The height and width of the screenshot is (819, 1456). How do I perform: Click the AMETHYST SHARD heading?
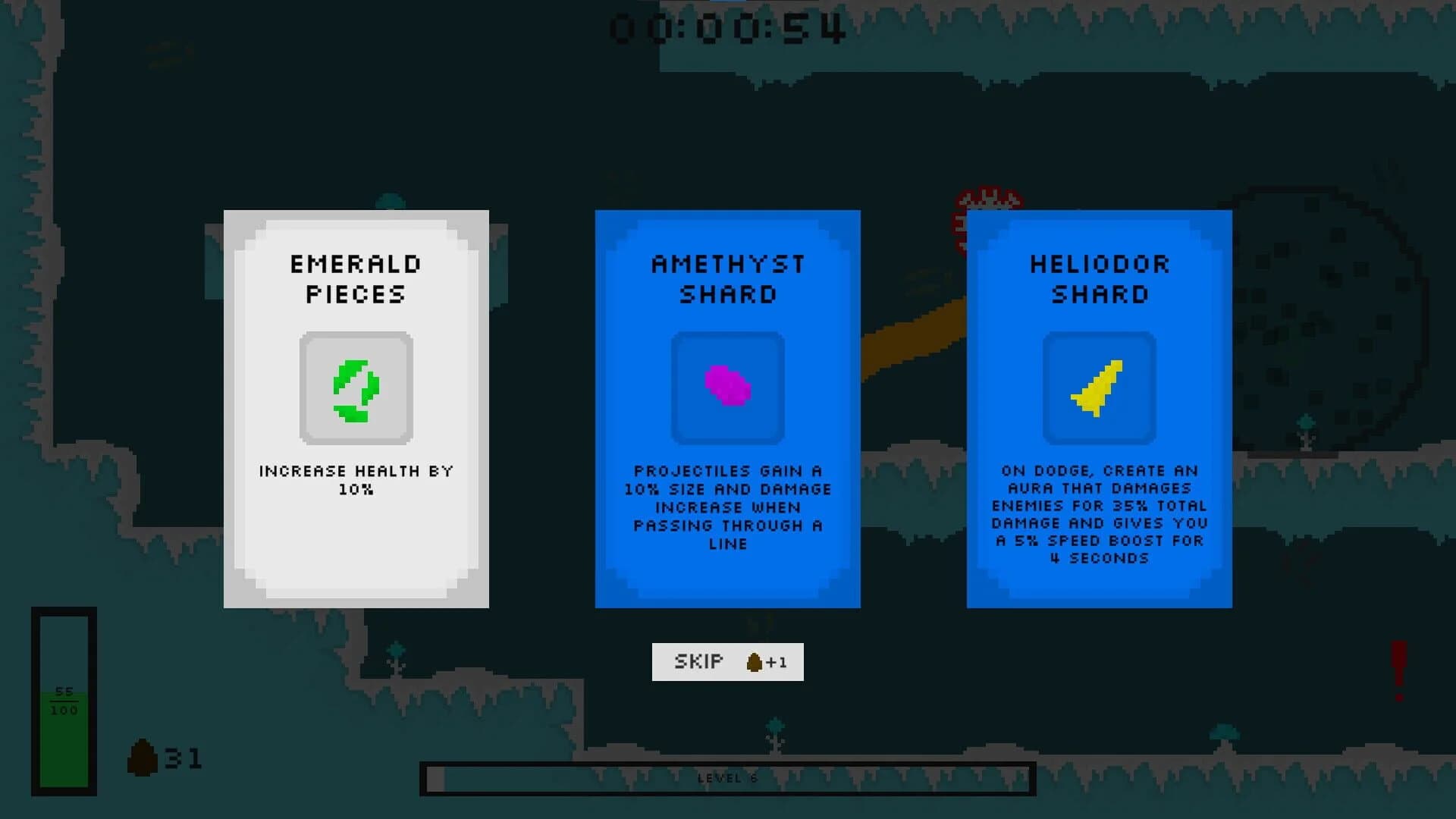click(727, 279)
